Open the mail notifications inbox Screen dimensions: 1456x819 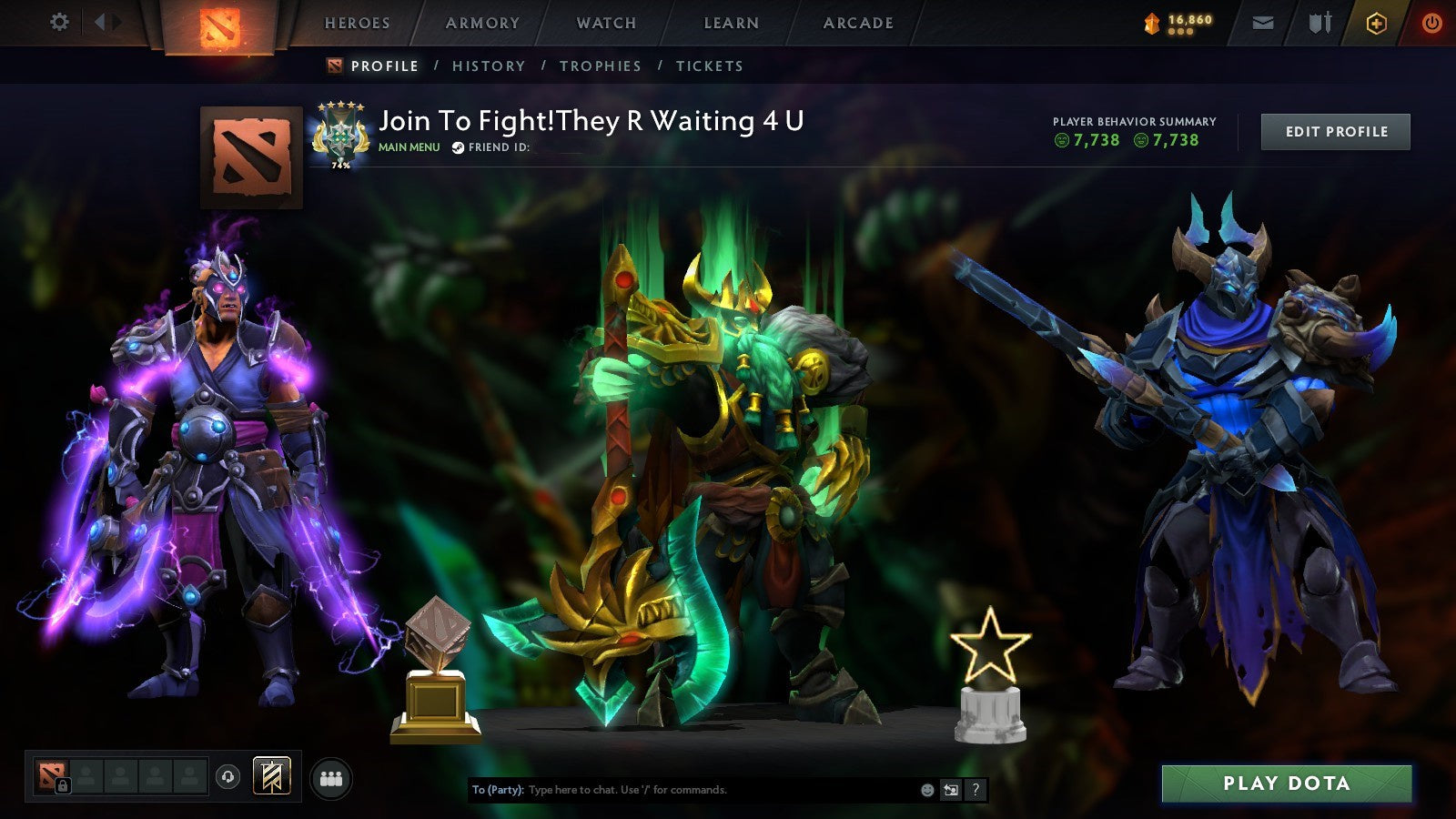1264,23
